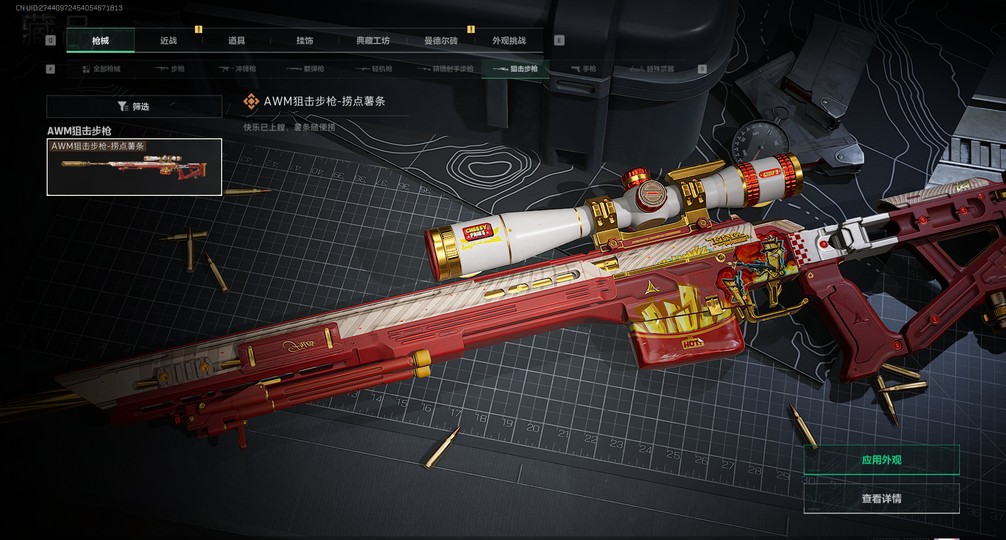Open the 外观挑战 tab
Viewport: 1006px width, 540px height.
(508, 41)
